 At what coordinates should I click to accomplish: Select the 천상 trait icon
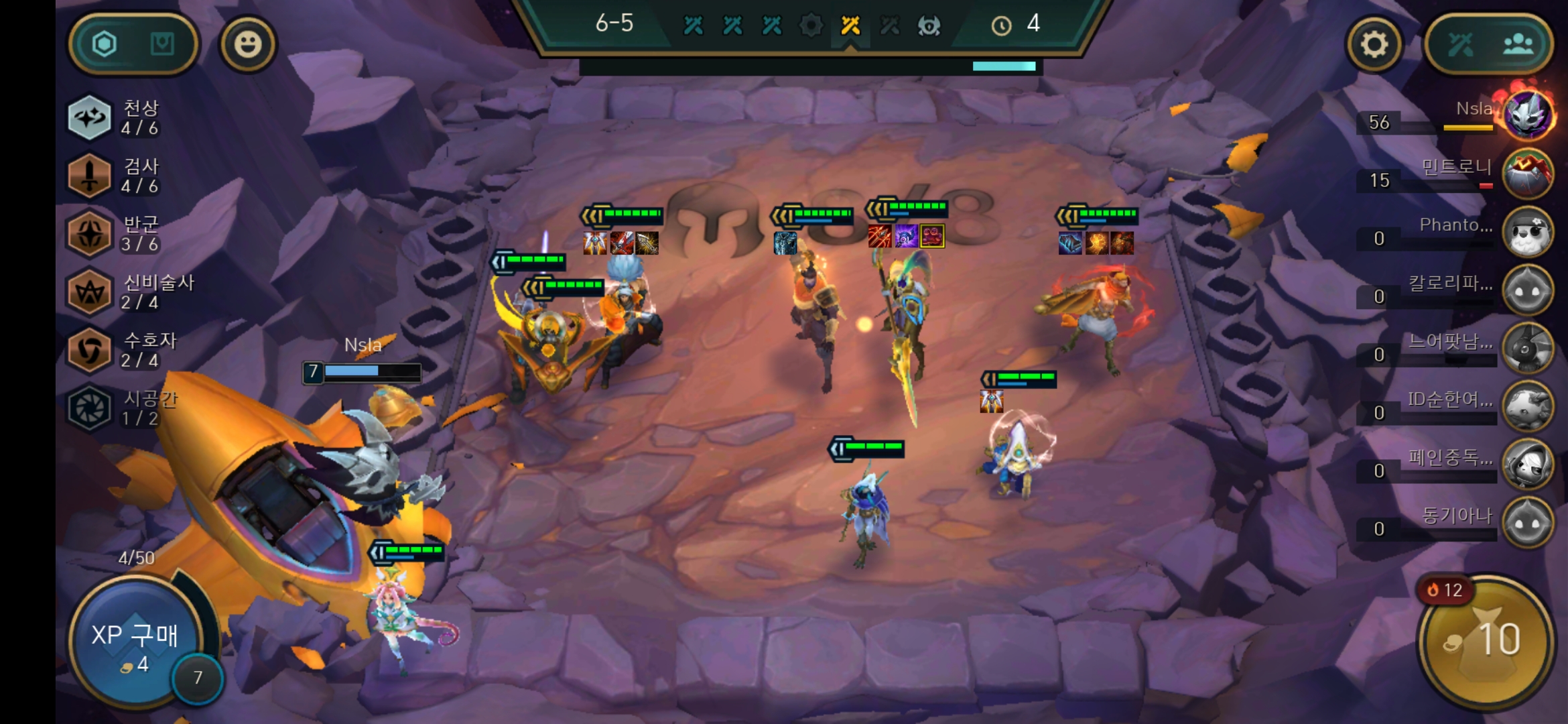[x=90, y=118]
